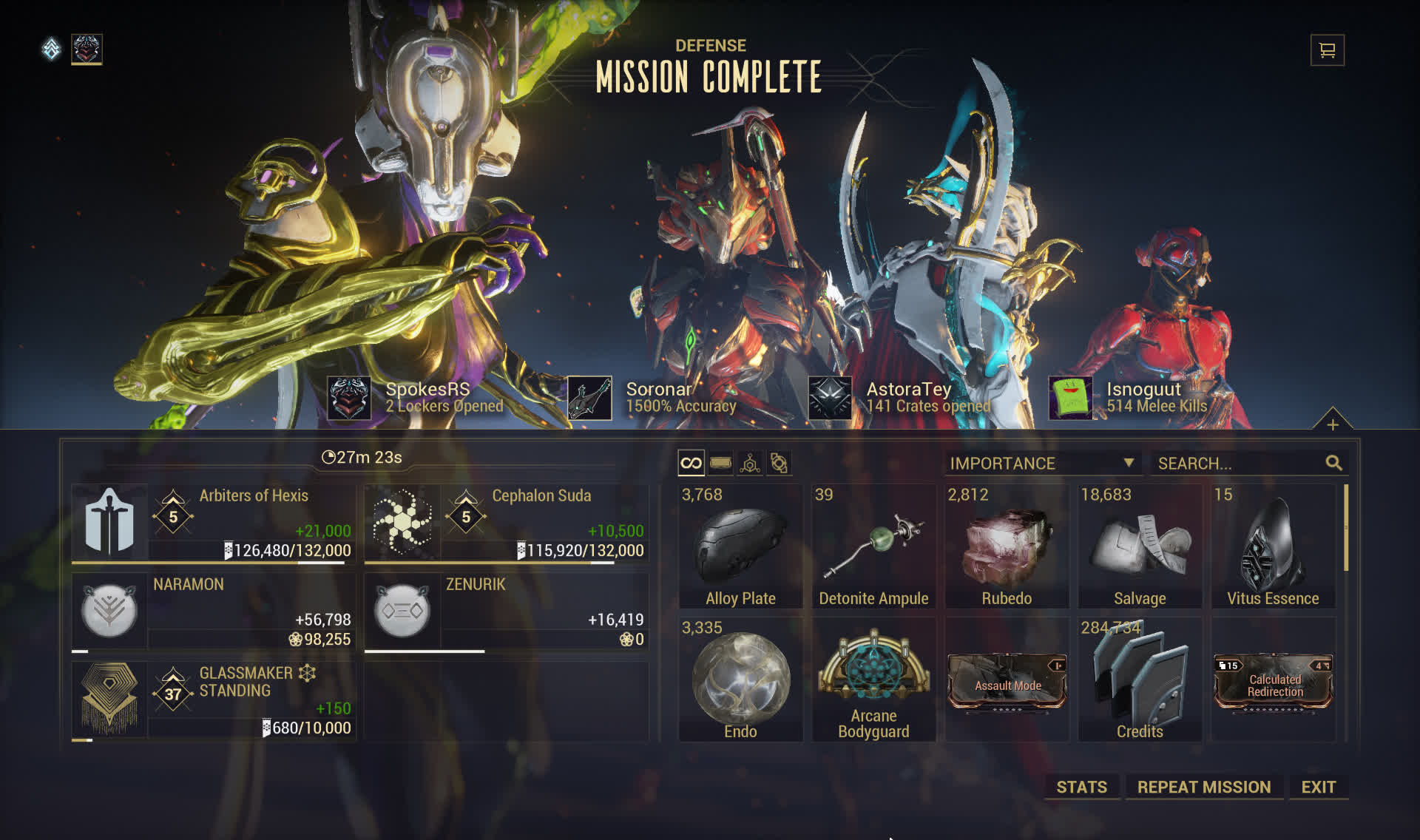
Task: Select the Detonite Ampule reward
Action: [x=873, y=547]
